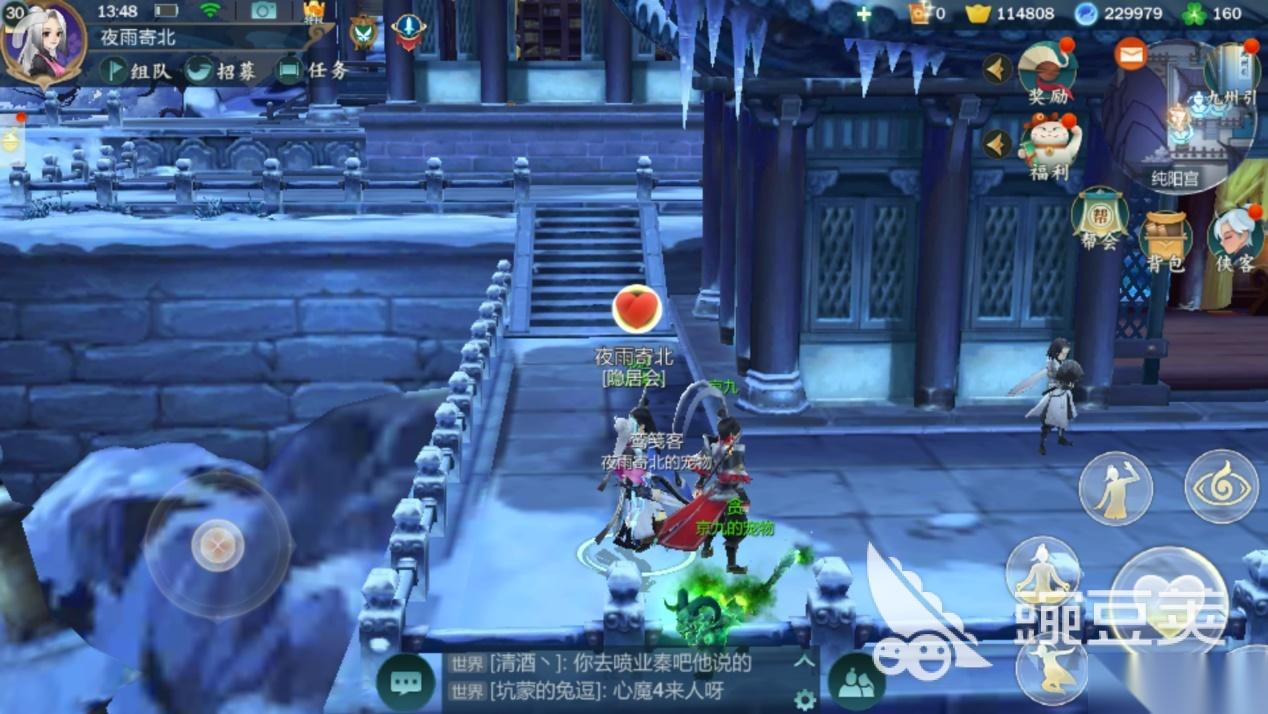Viewport: 1268px width, 714px height.
Task: Open the 帮会 guild panel
Action: [x=1100, y=217]
